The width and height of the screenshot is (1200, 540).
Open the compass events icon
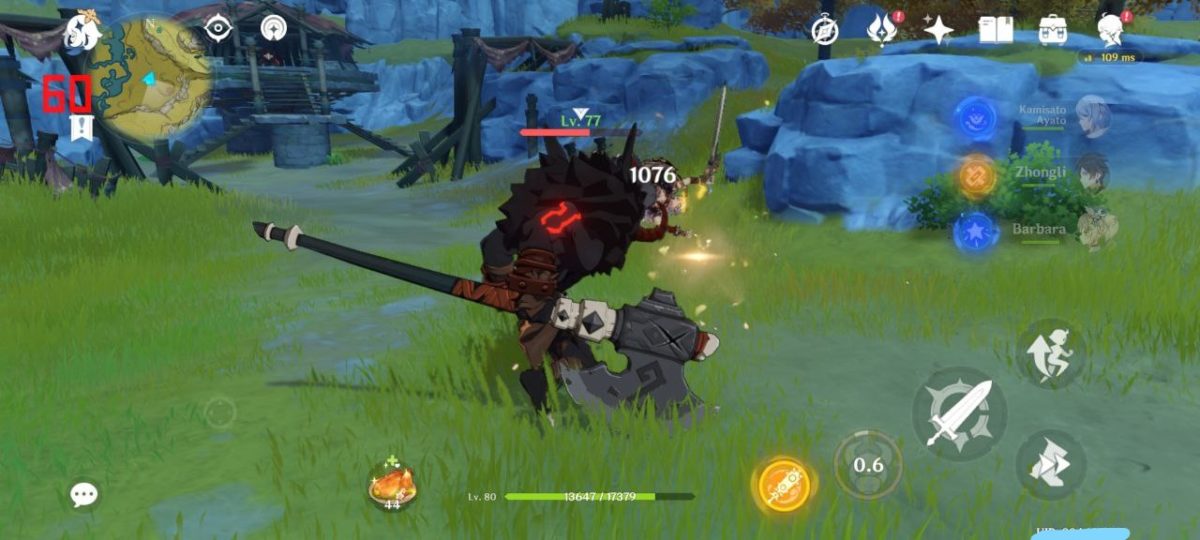point(824,30)
